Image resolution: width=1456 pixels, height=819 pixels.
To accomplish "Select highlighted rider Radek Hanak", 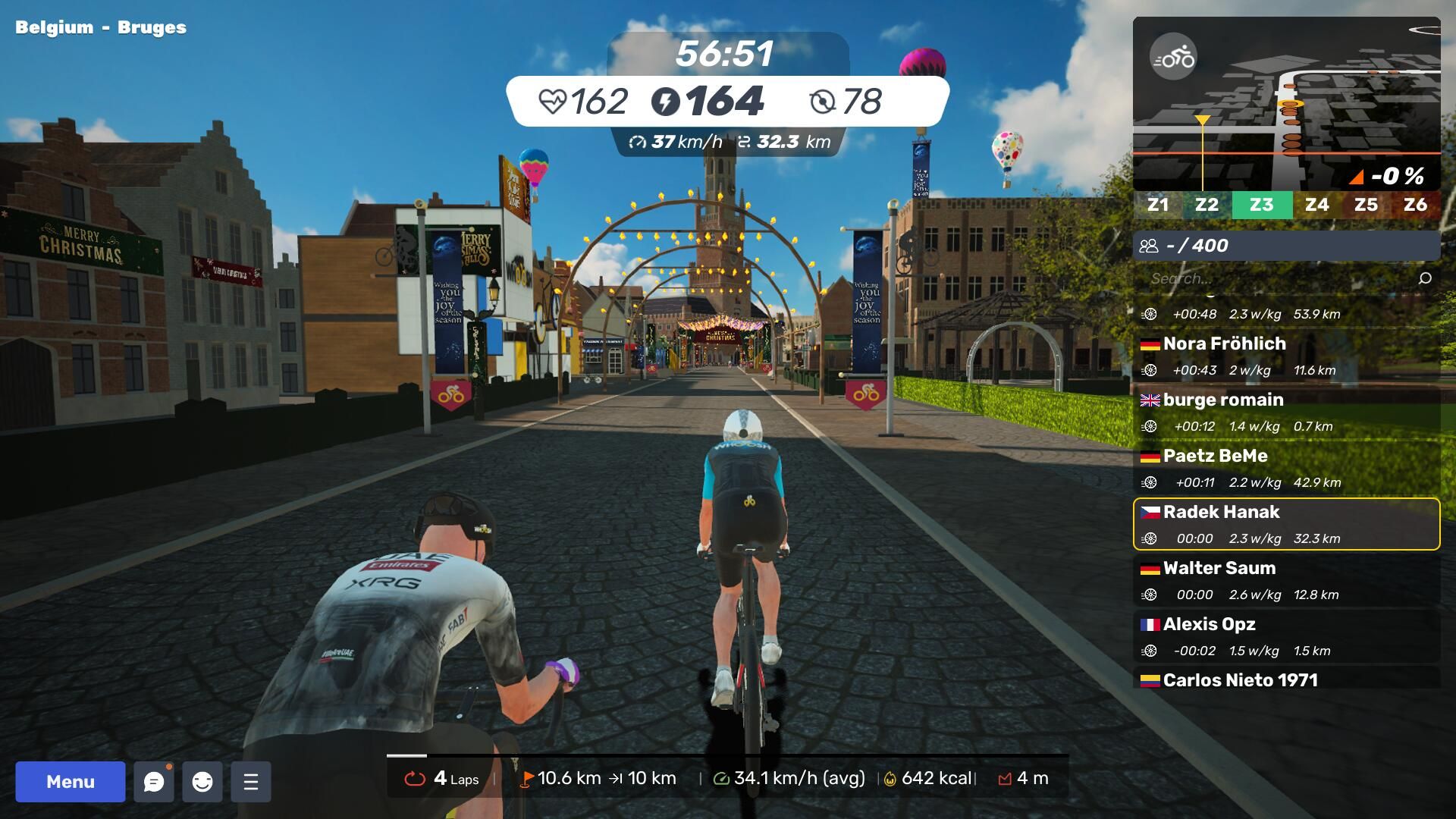I will pyautogui.click(x=1286, y=524).
